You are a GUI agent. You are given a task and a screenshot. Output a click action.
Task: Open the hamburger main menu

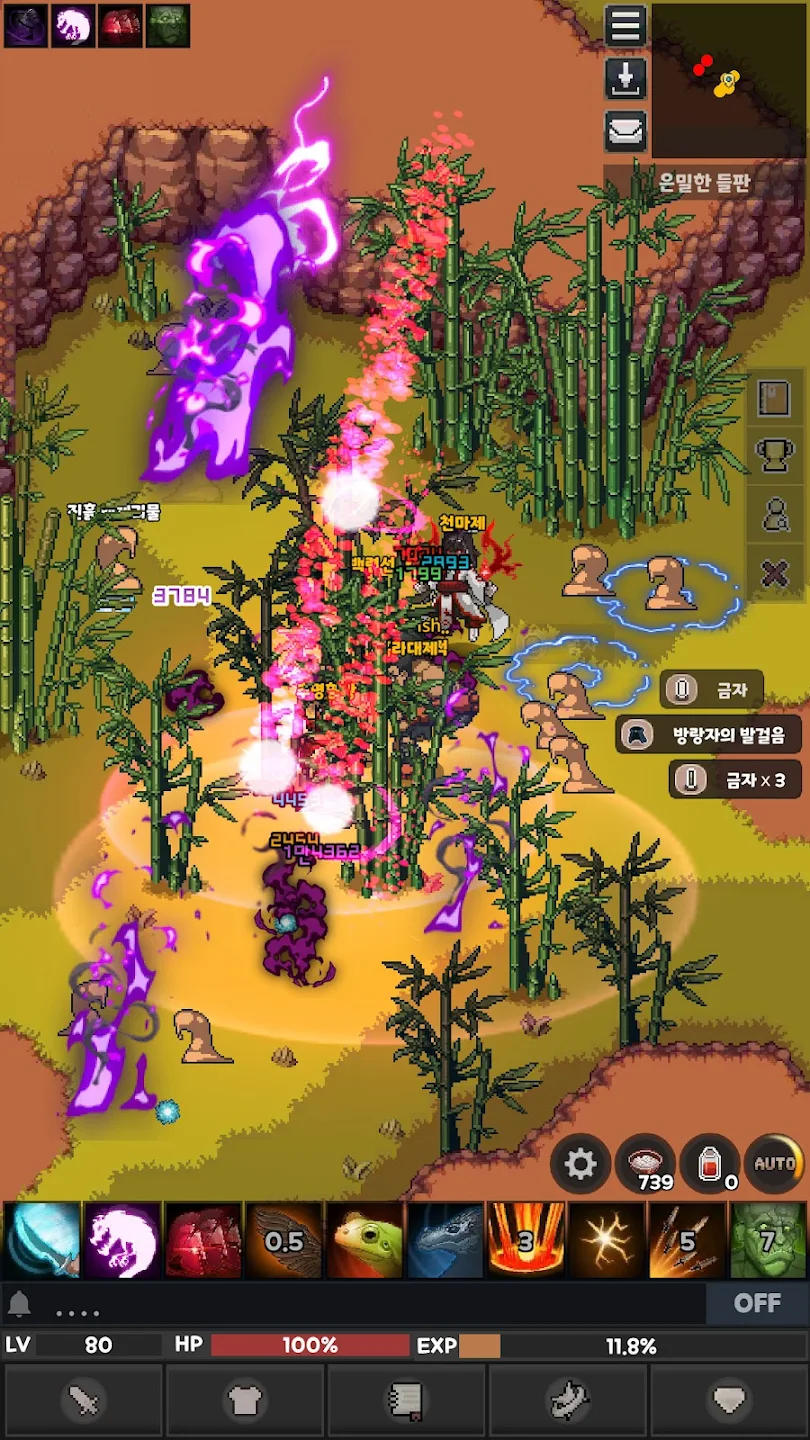pos(626,26)
